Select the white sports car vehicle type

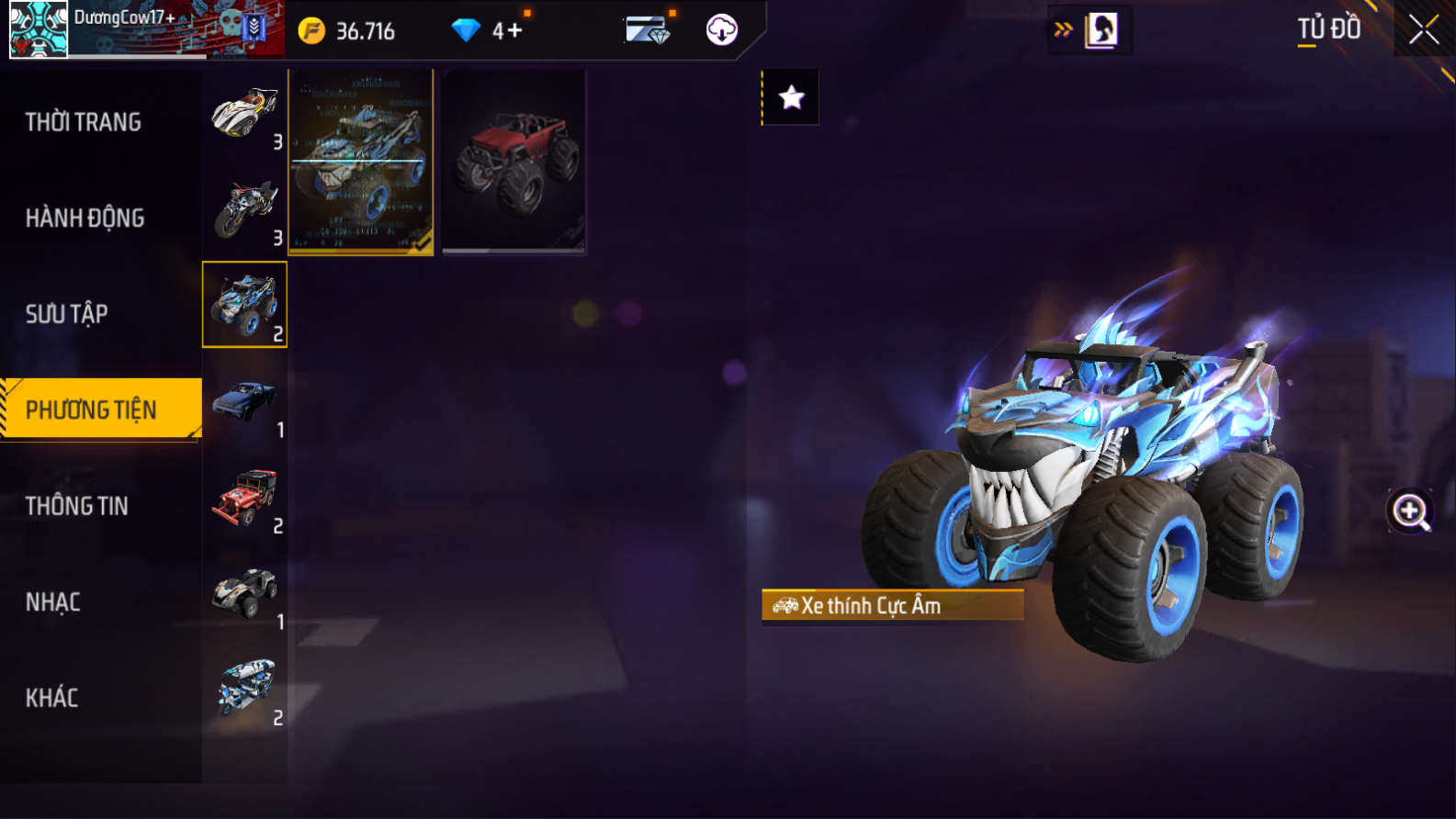tap(245, 114)
